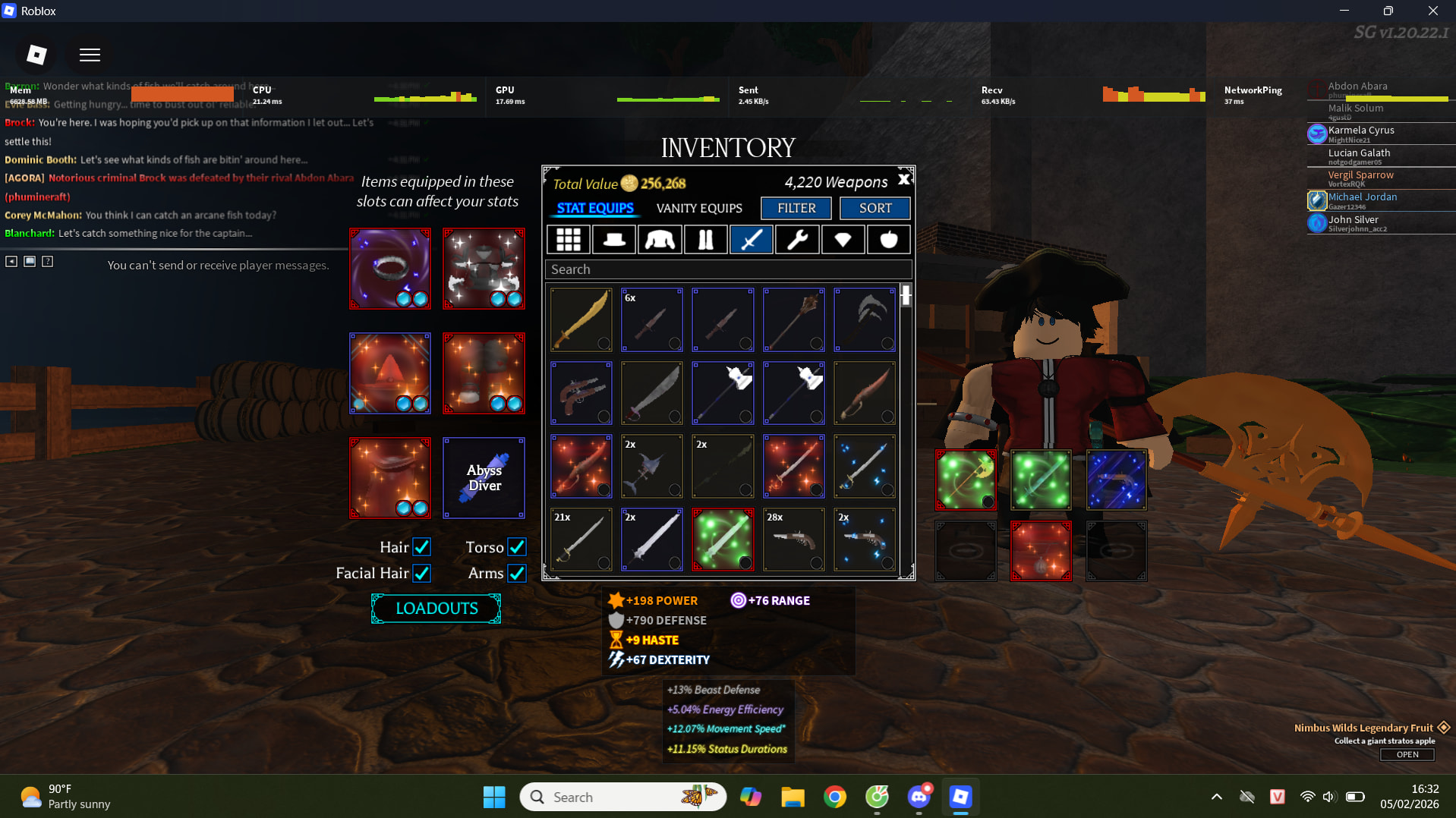Toggle the Facial Hair checkbox
This screenshot has height=818, width=1456.
(422, 573)
